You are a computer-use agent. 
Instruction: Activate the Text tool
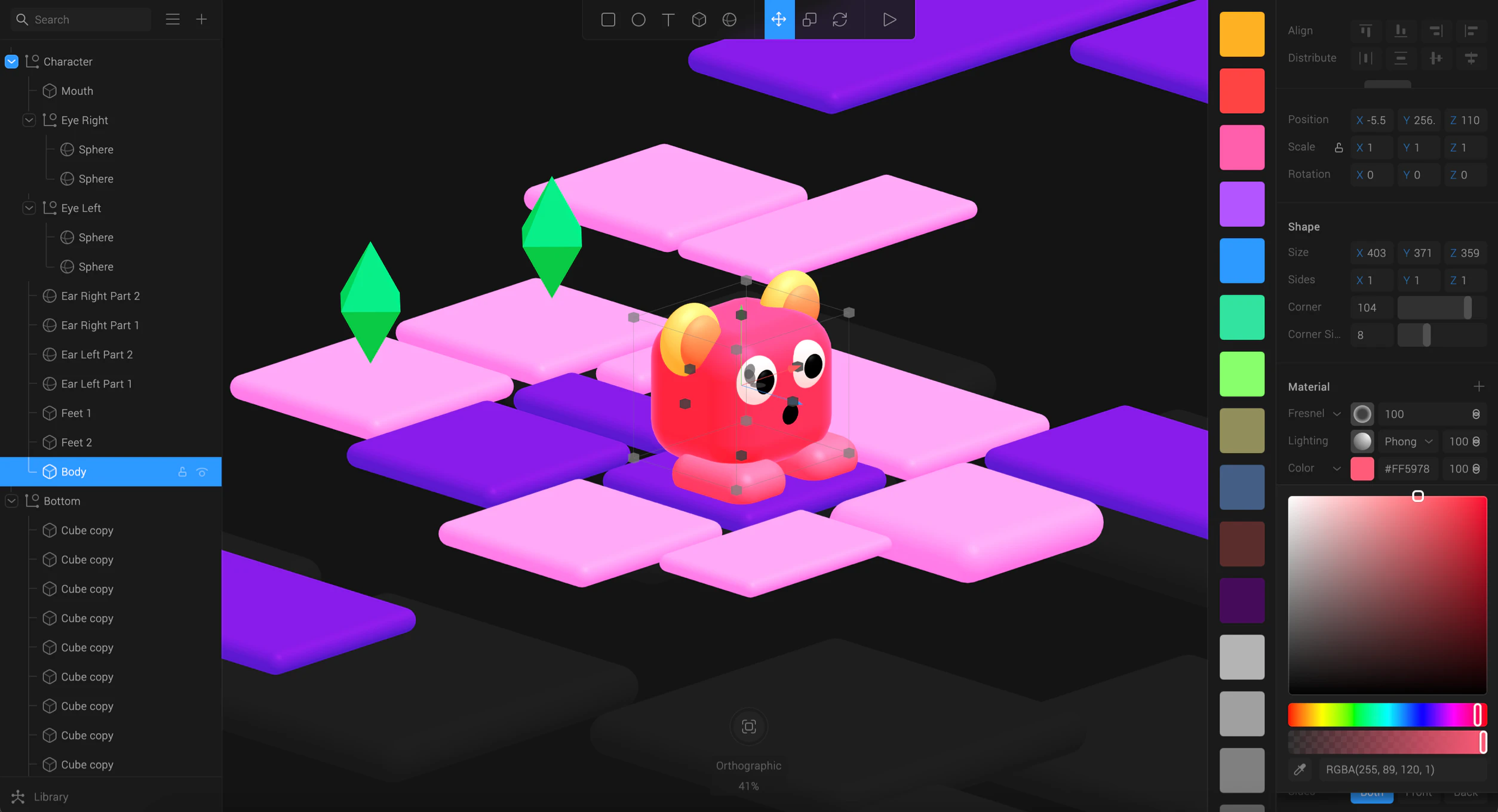[x=668, y=19]
